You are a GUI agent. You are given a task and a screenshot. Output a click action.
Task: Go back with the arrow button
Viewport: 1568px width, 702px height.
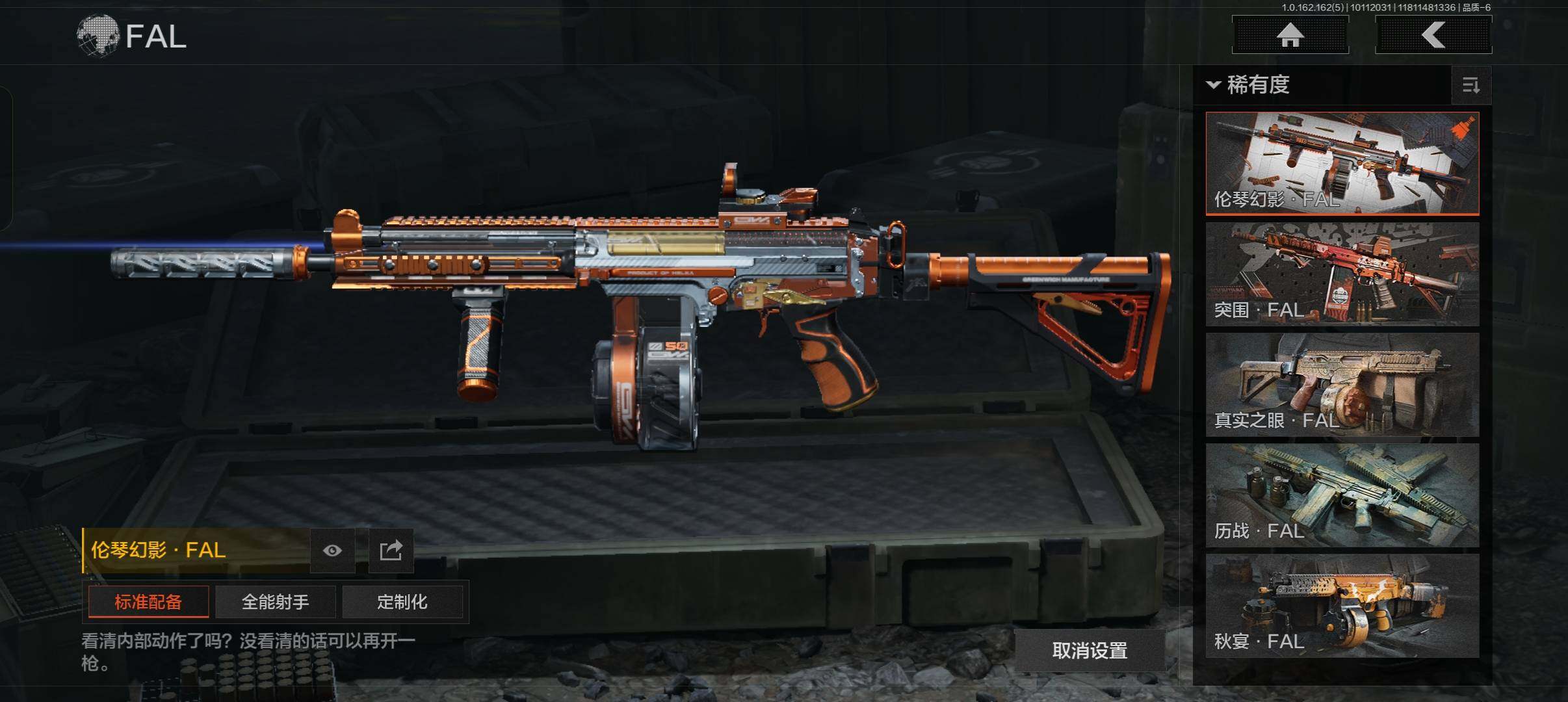point(1433,35)
